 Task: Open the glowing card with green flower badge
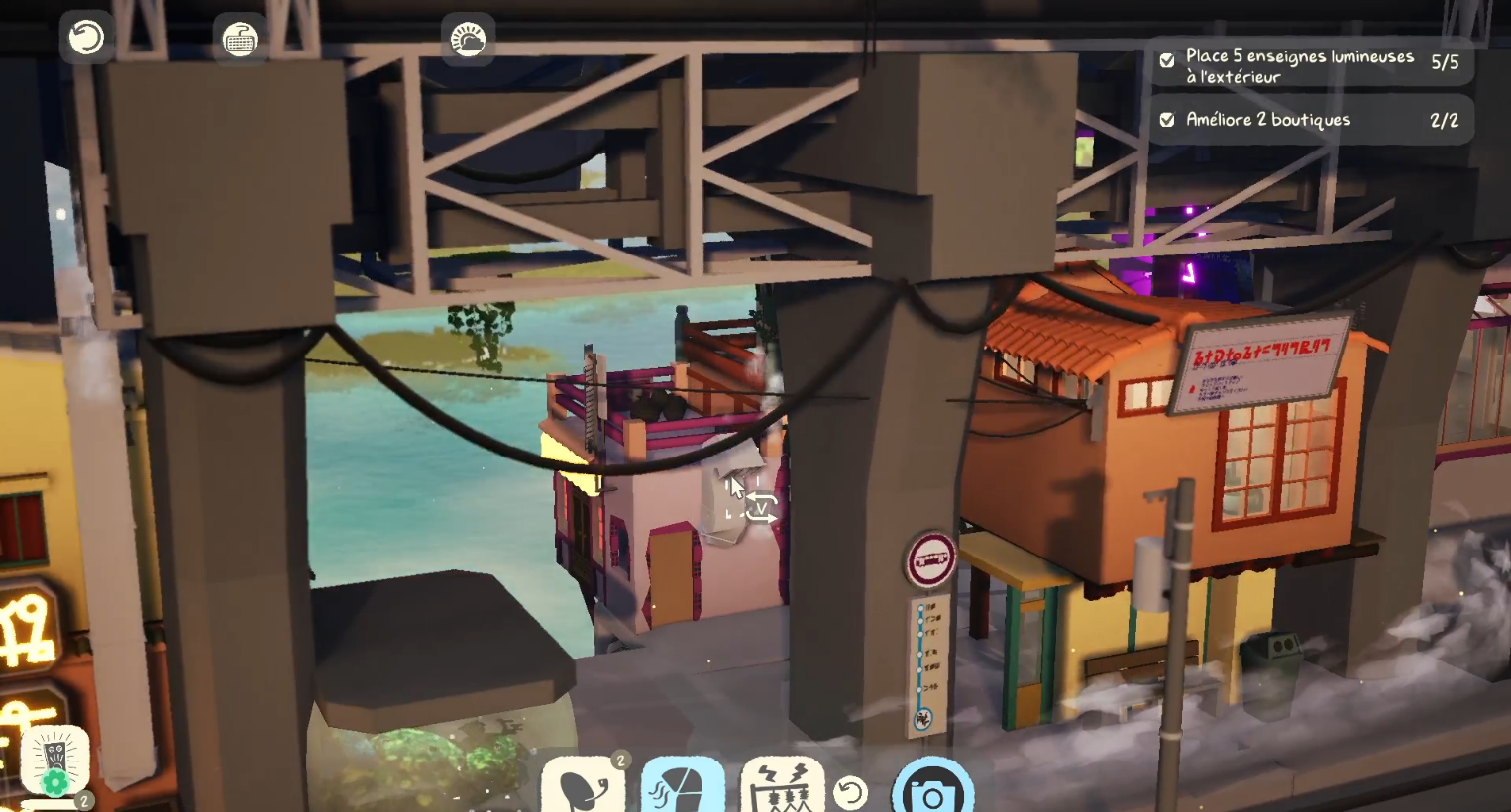(55, 762)
